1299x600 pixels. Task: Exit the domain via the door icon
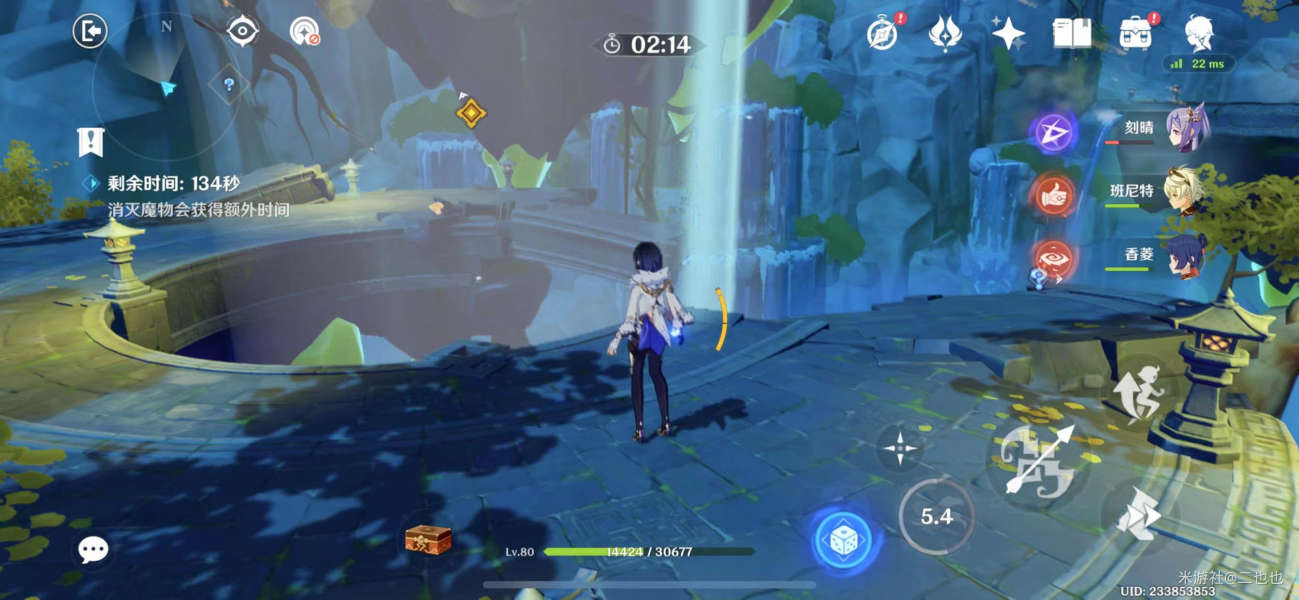(90, 32)
